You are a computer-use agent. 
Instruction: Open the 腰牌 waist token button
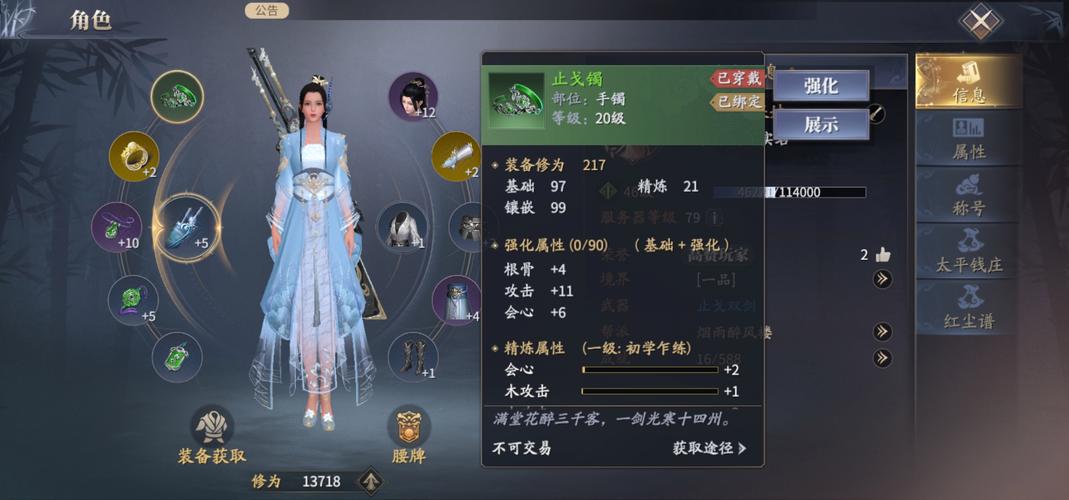(408, 436)
